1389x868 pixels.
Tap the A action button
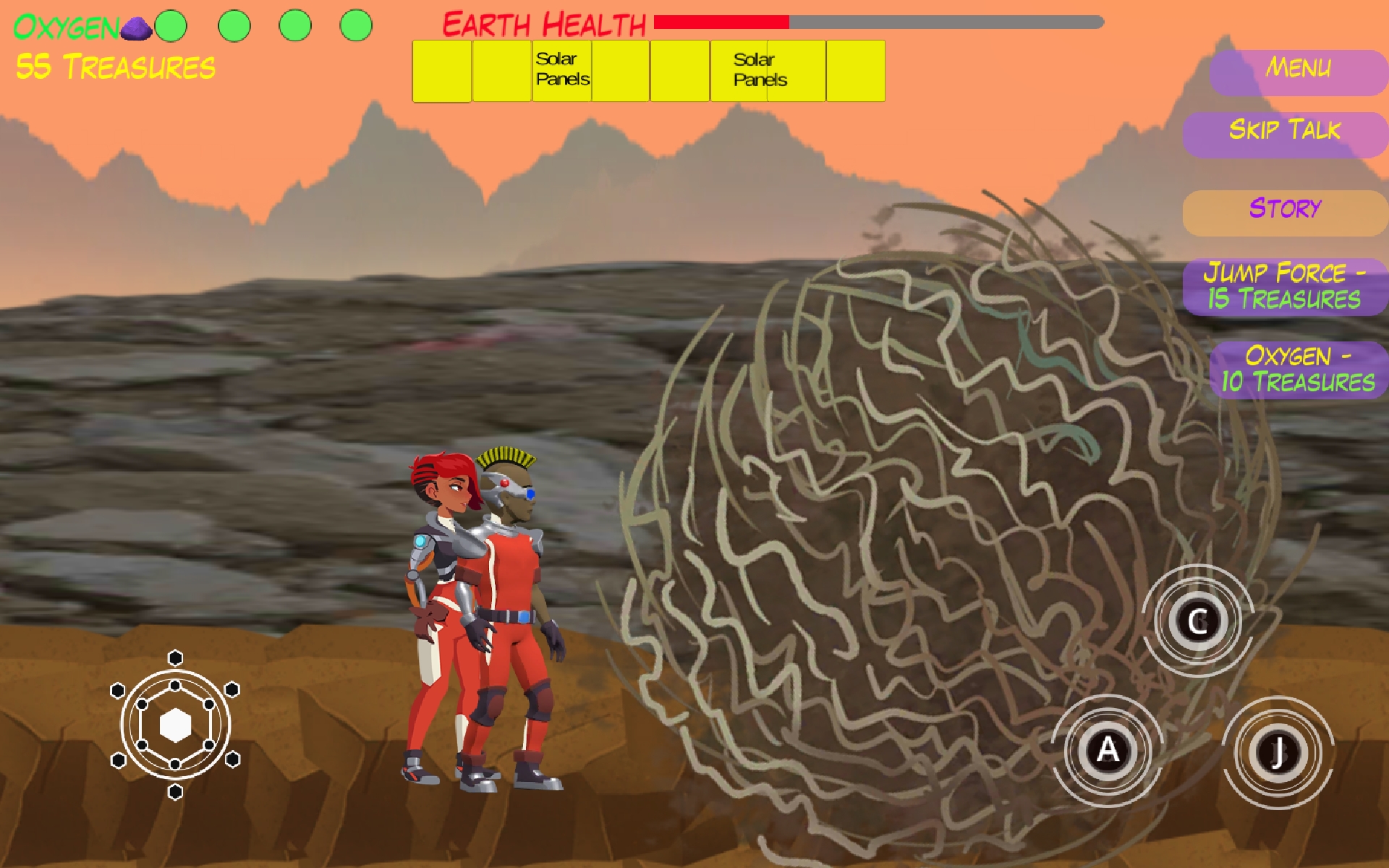point(1107,750)
